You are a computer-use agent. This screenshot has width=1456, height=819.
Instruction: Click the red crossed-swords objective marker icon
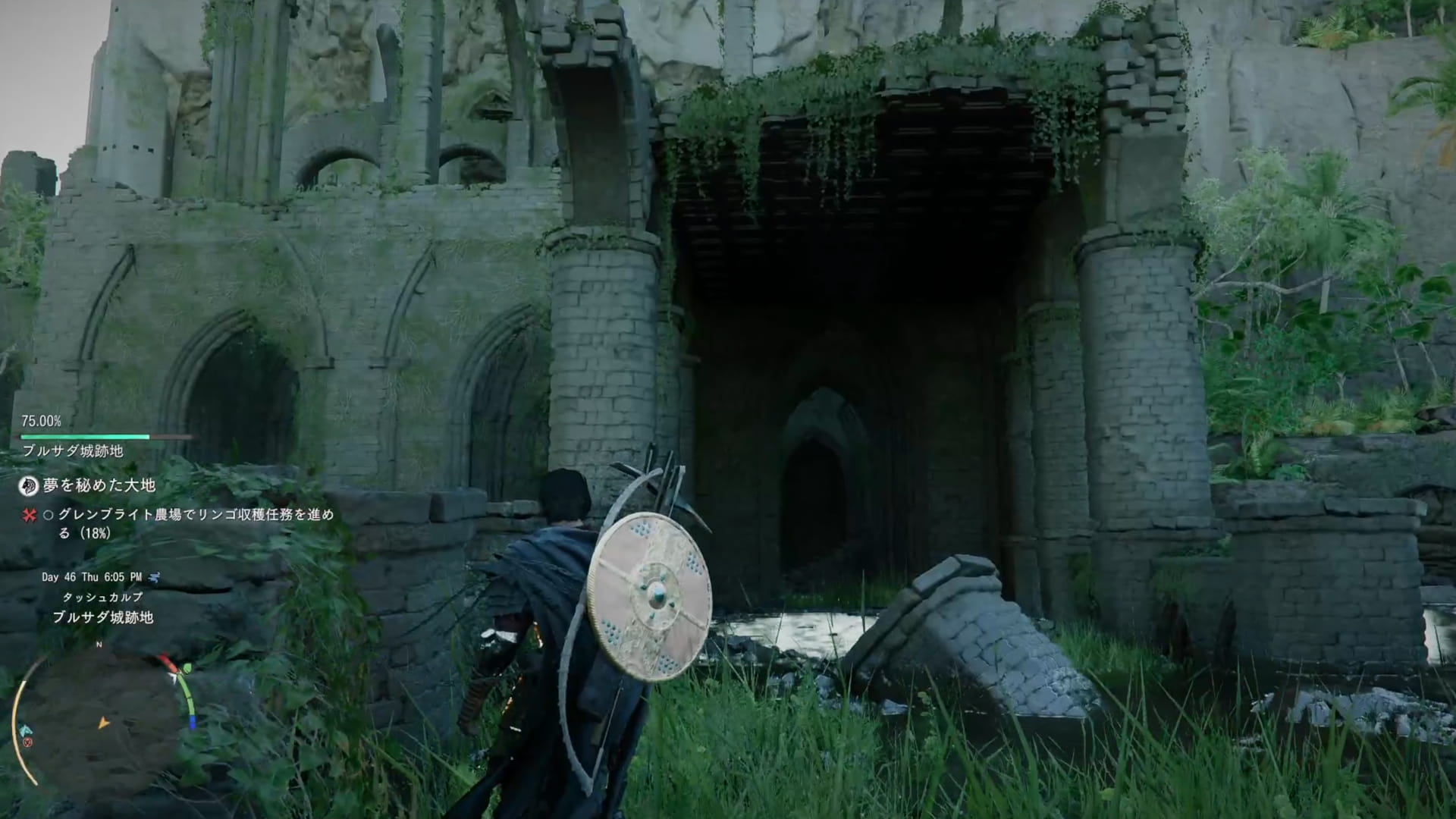30,516
